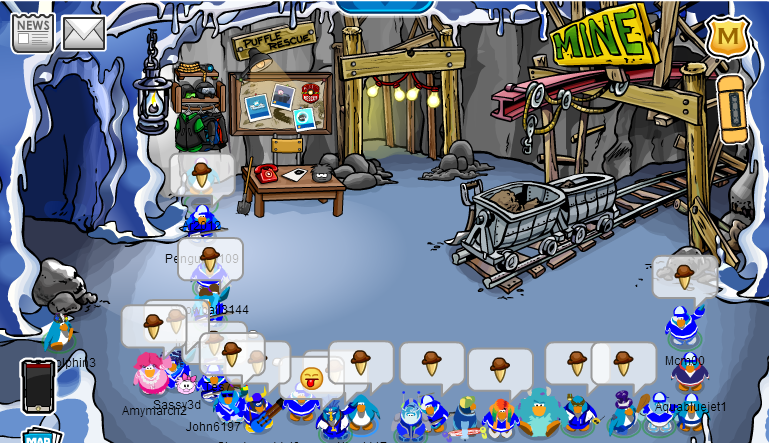Click the gold moderator M badge
The height and width of the screenshot is (443, 769).
tap(728, 37)
